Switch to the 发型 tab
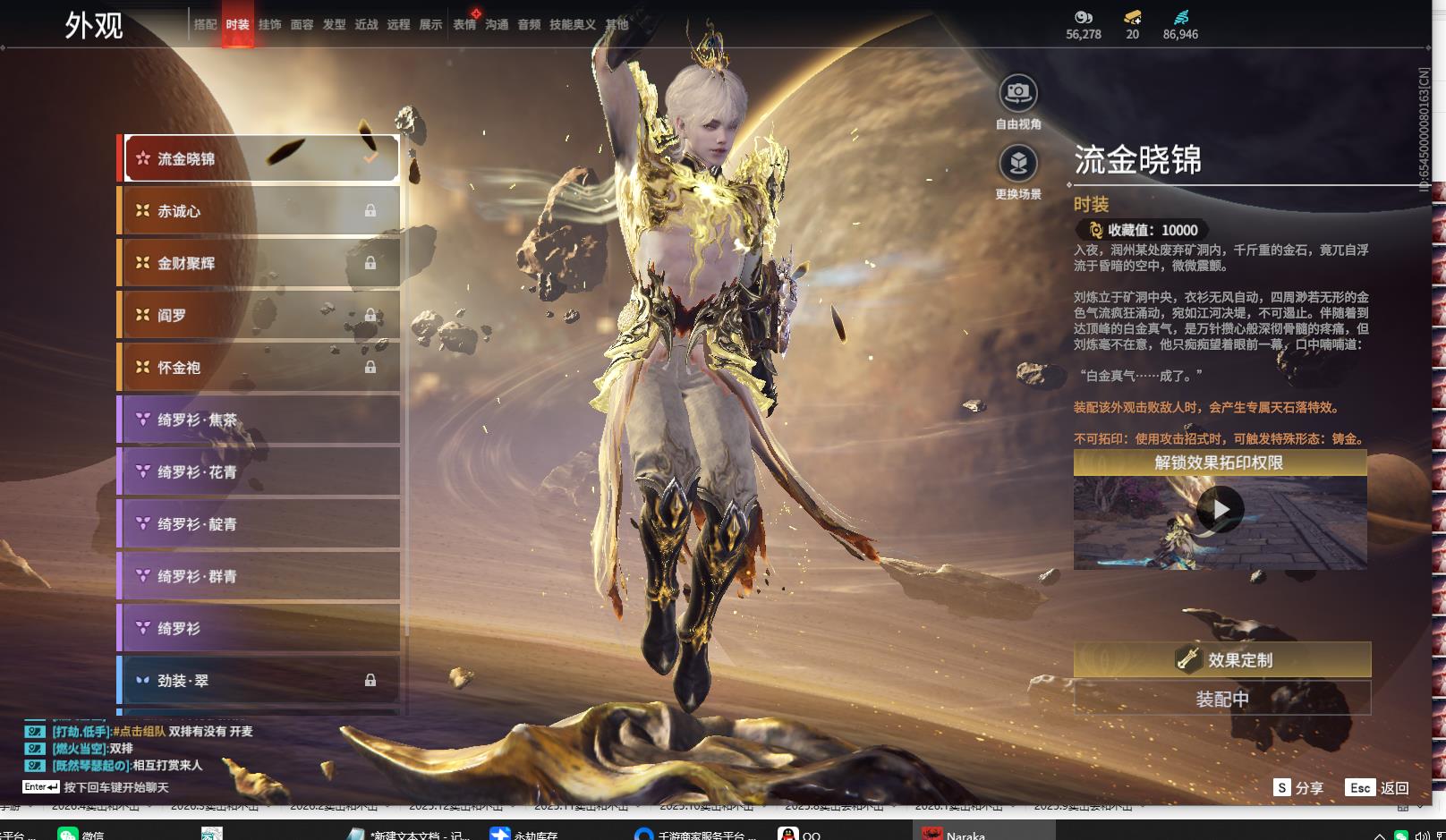 pos(334,25)
